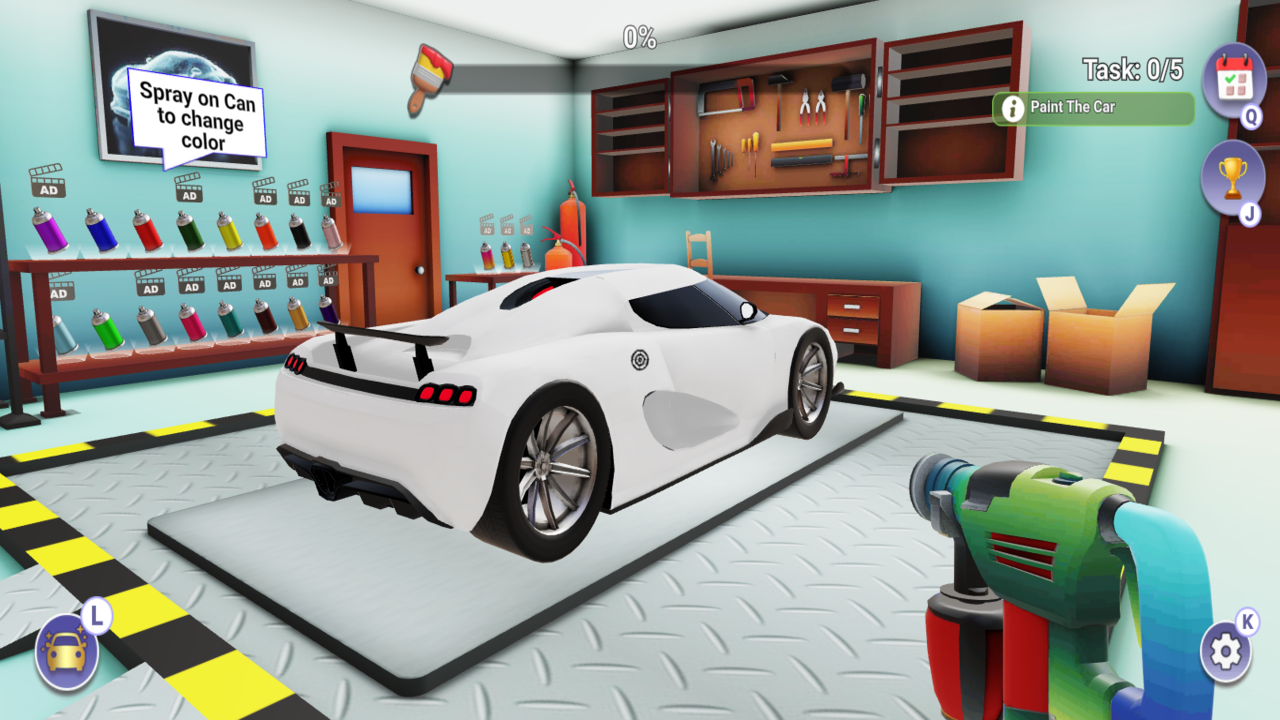
Task: Pick the yellow spray can
Action: pyautogui.click(x=229, y=232)
